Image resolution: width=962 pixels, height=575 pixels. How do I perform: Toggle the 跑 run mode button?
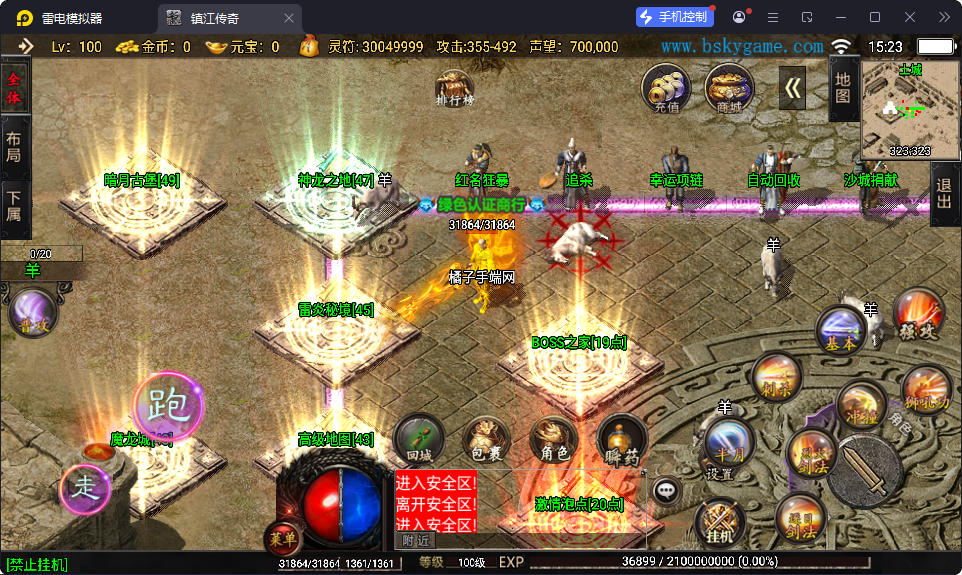click(168, 406)
